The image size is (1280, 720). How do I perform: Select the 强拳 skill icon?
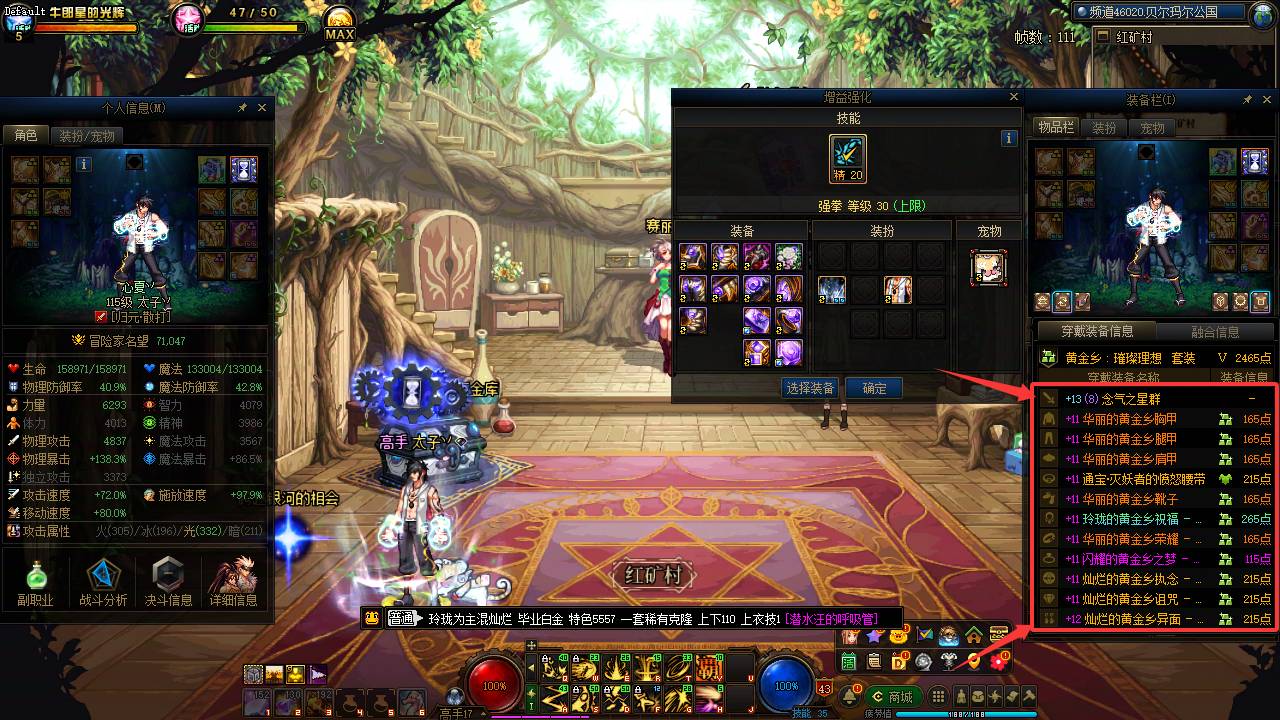point(848,159)
